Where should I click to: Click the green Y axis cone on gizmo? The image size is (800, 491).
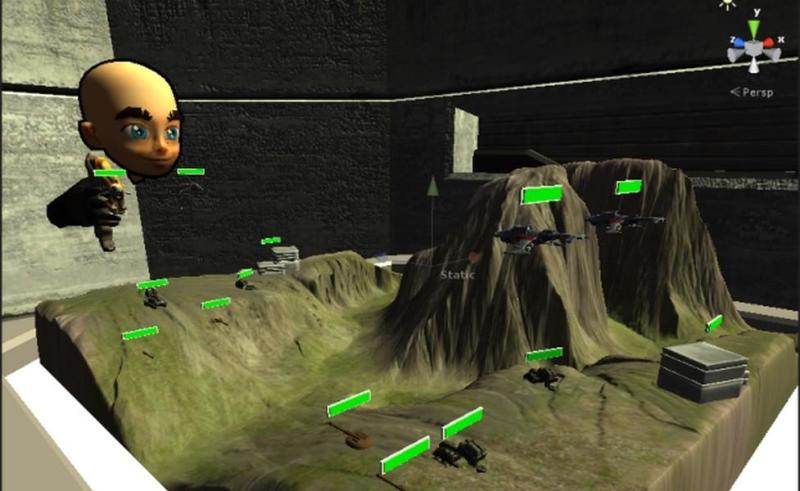click(753, 30)
